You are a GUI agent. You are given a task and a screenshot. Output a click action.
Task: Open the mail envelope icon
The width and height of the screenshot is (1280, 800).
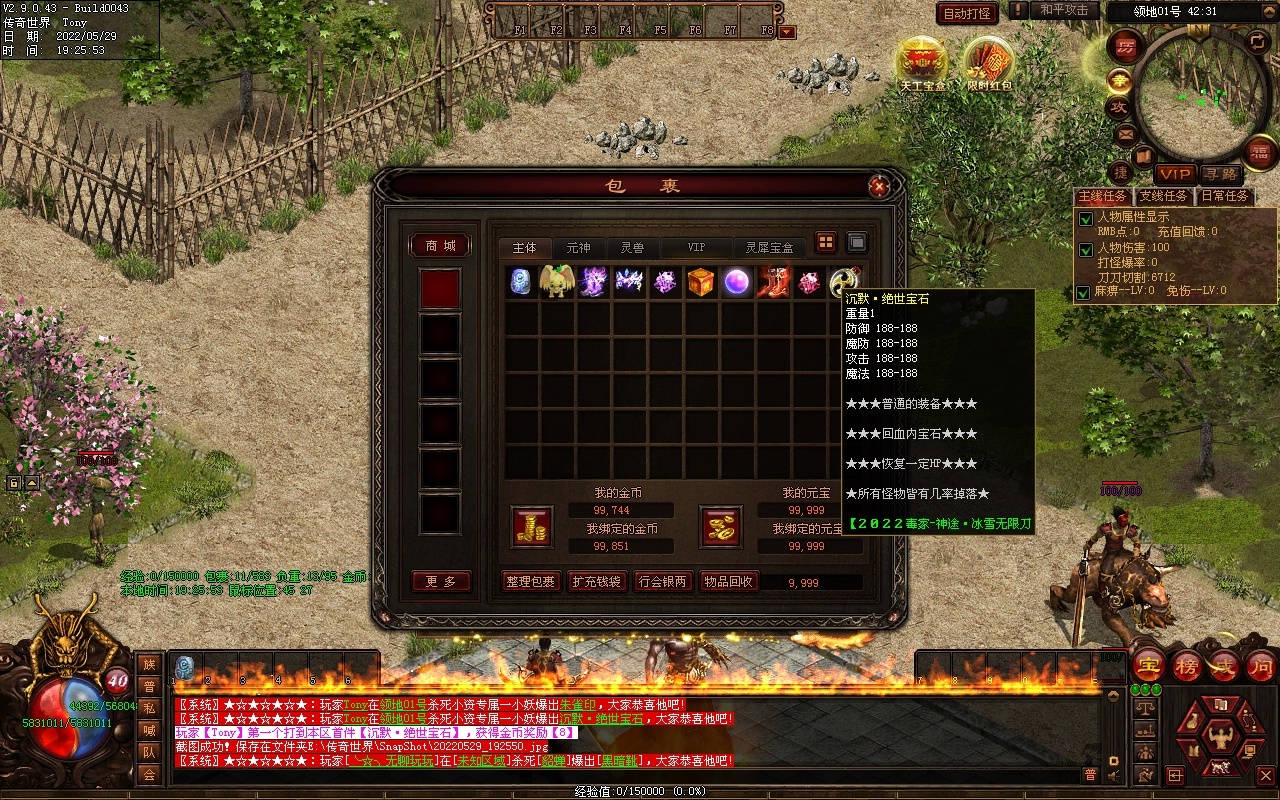(x=1126, y=134)
